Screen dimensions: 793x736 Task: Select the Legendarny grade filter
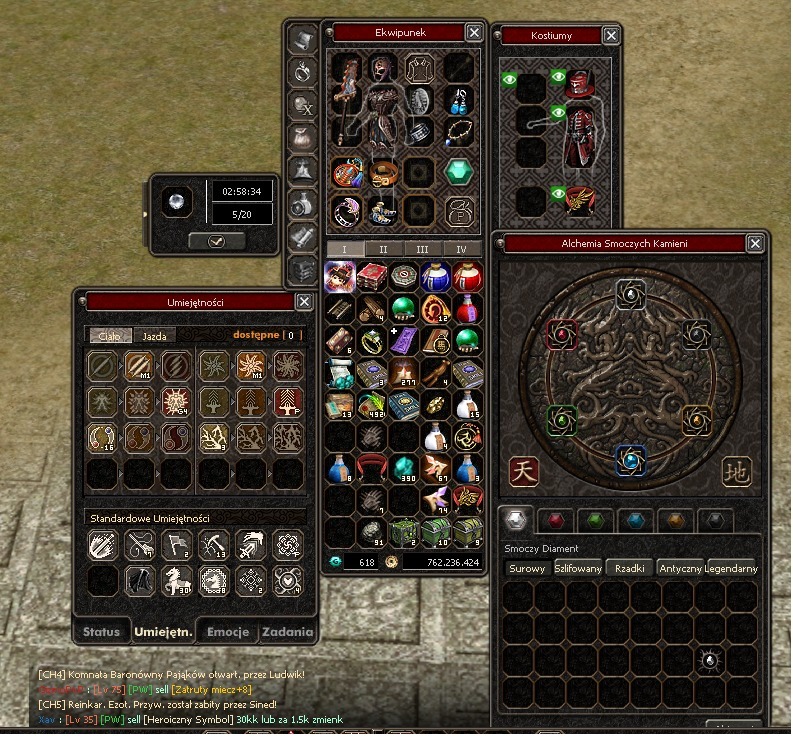click(x=732, y=568)
